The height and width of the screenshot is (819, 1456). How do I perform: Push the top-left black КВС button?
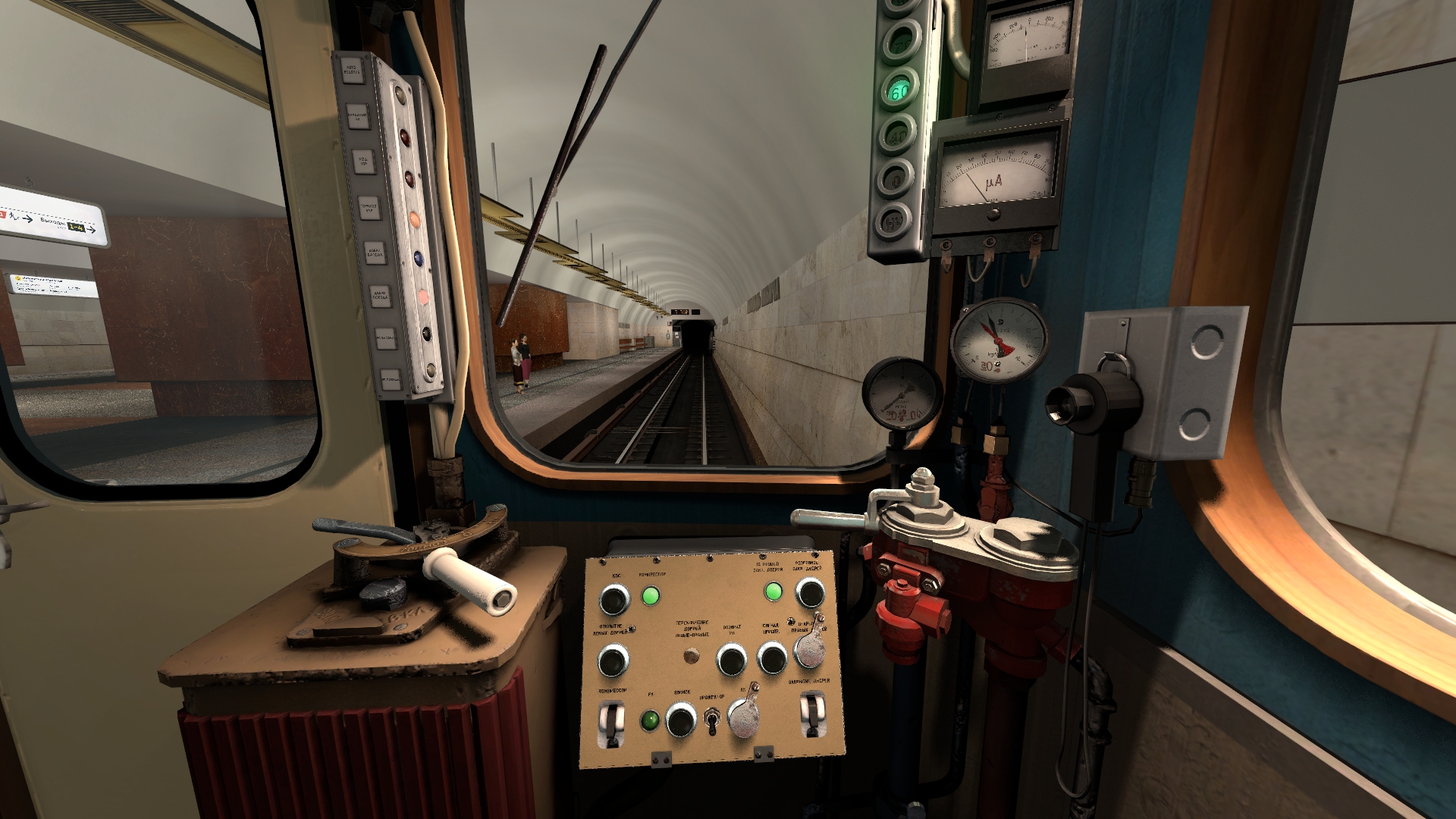[x=614, y=600]
